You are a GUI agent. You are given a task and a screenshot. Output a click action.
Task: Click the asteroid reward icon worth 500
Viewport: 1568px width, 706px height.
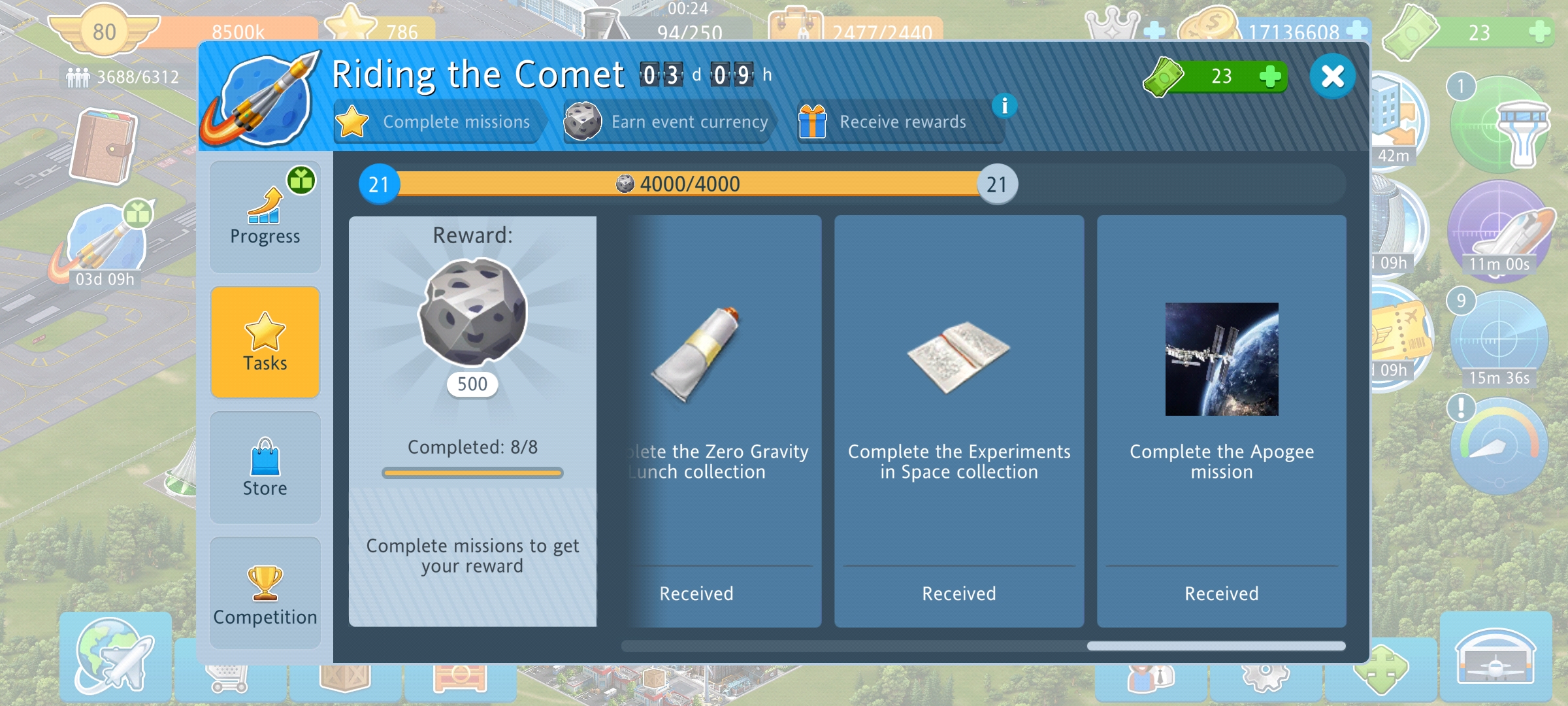pyautogui.click(x=472, y=311)
